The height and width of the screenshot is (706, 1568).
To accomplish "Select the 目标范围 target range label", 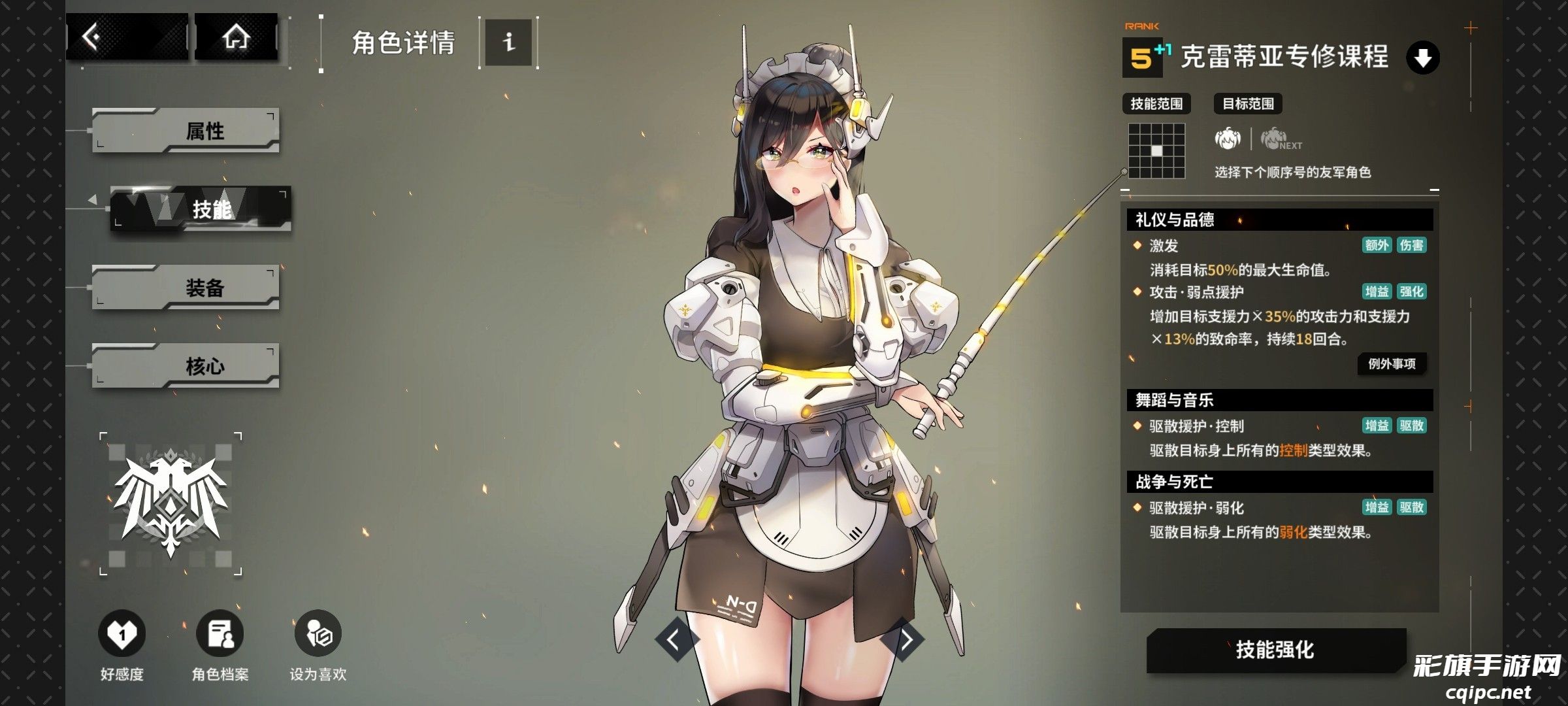I will pyautogui.click(x=1248, y=104).
